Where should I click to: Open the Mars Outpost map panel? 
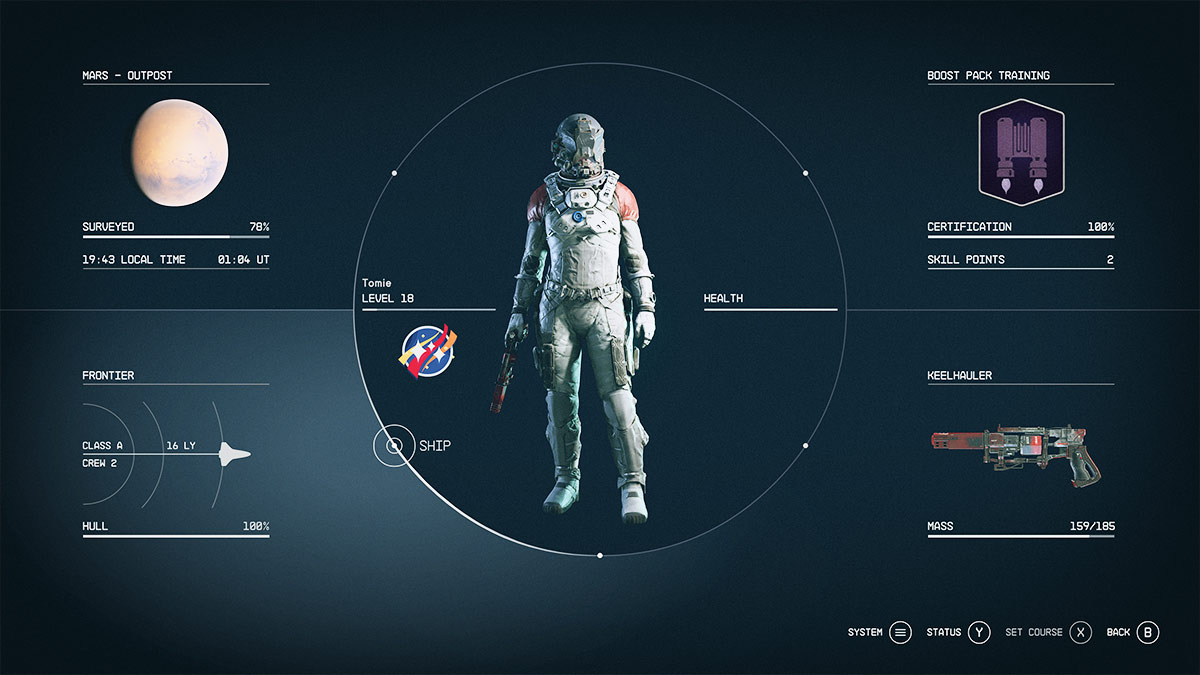point(128,76)
